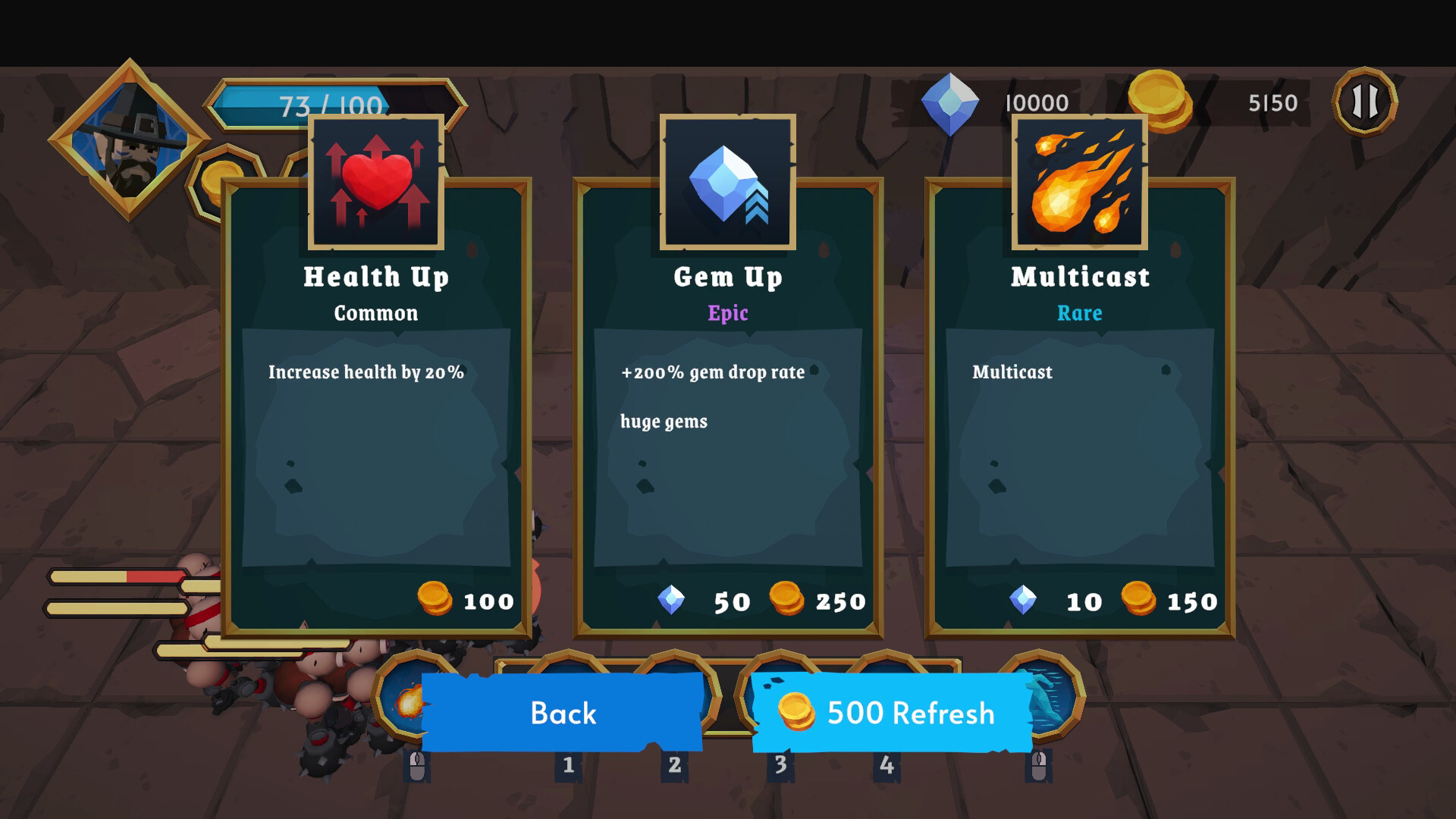Pause the game with the pause button
Screen dimensions: 1456x819
[x=1365, y=102]
